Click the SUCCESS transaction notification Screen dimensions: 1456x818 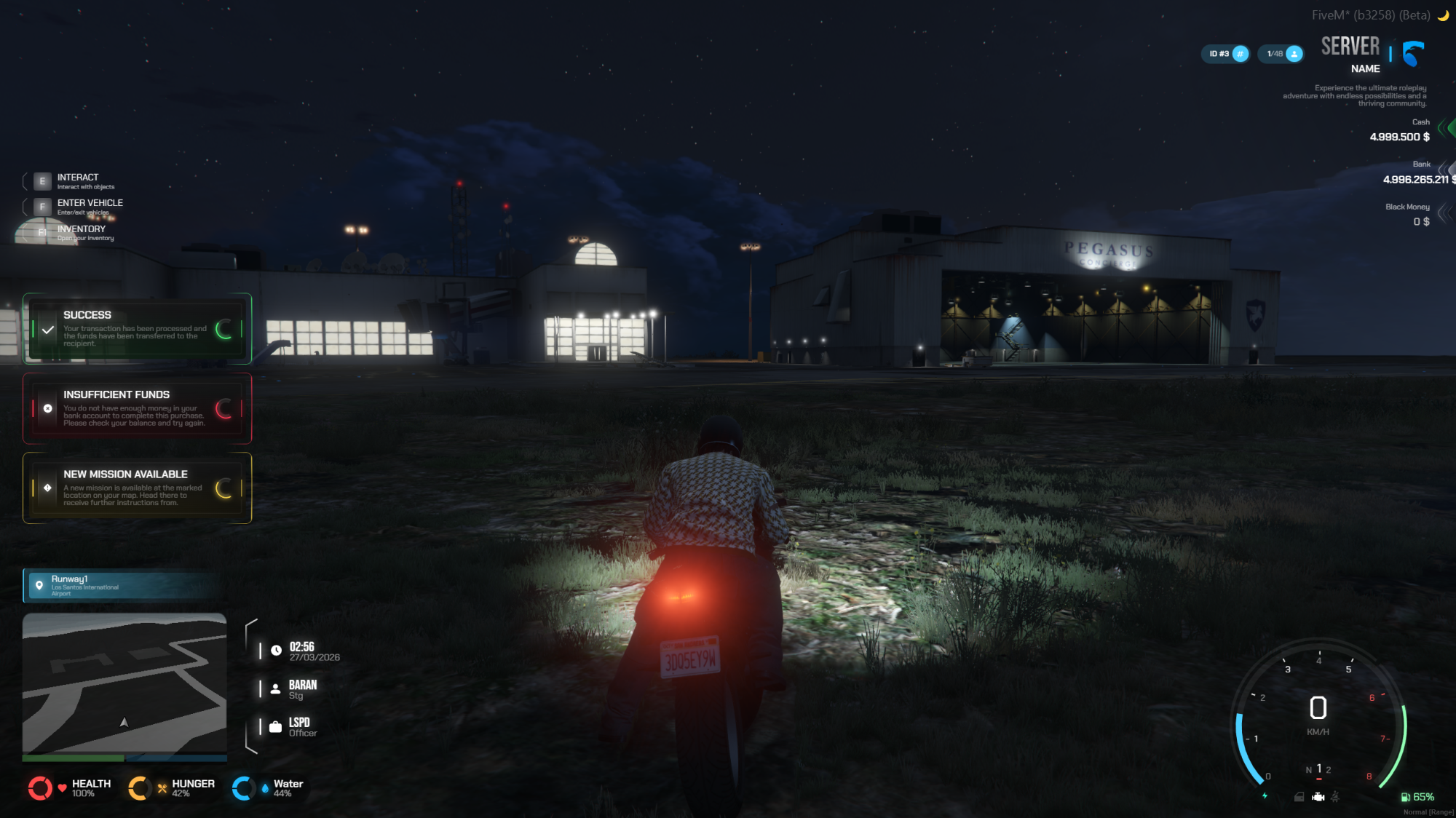(137, 329)
